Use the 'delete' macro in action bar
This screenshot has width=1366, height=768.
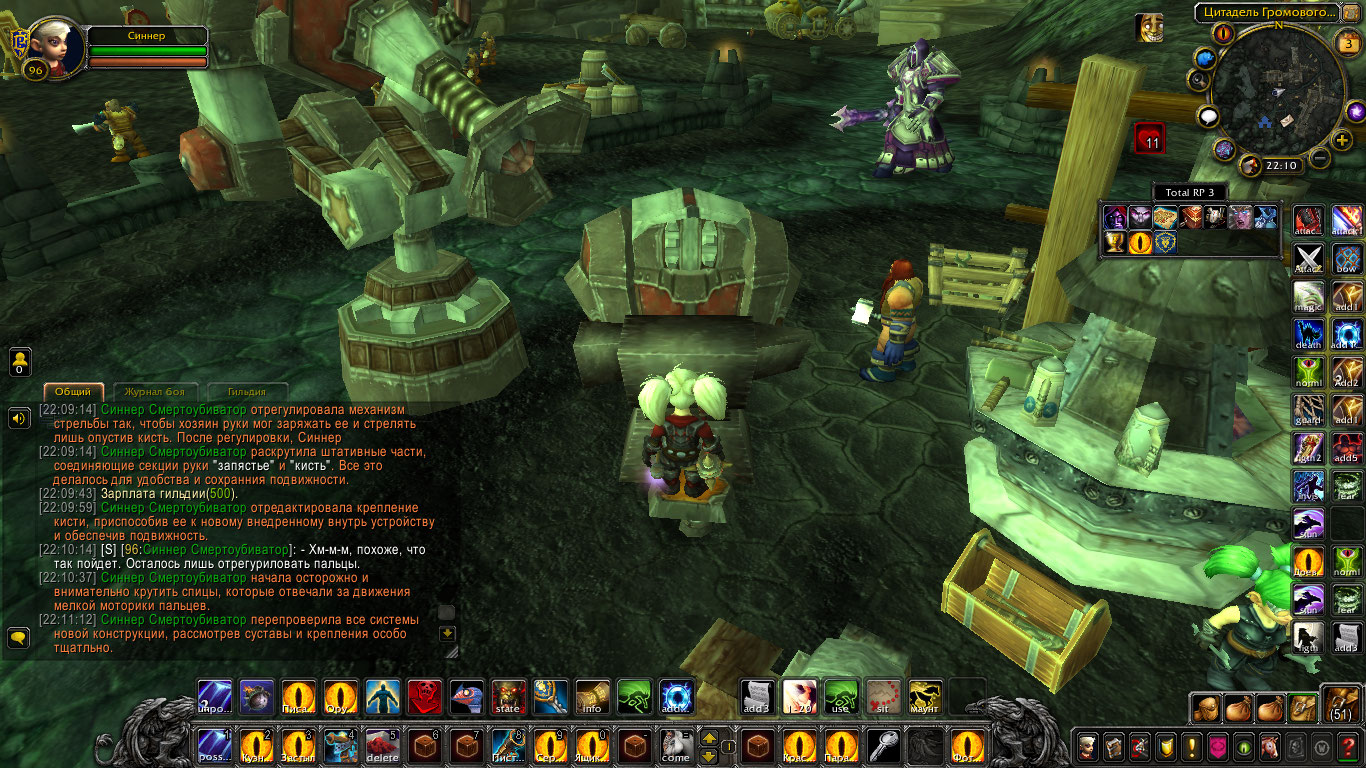383,746
